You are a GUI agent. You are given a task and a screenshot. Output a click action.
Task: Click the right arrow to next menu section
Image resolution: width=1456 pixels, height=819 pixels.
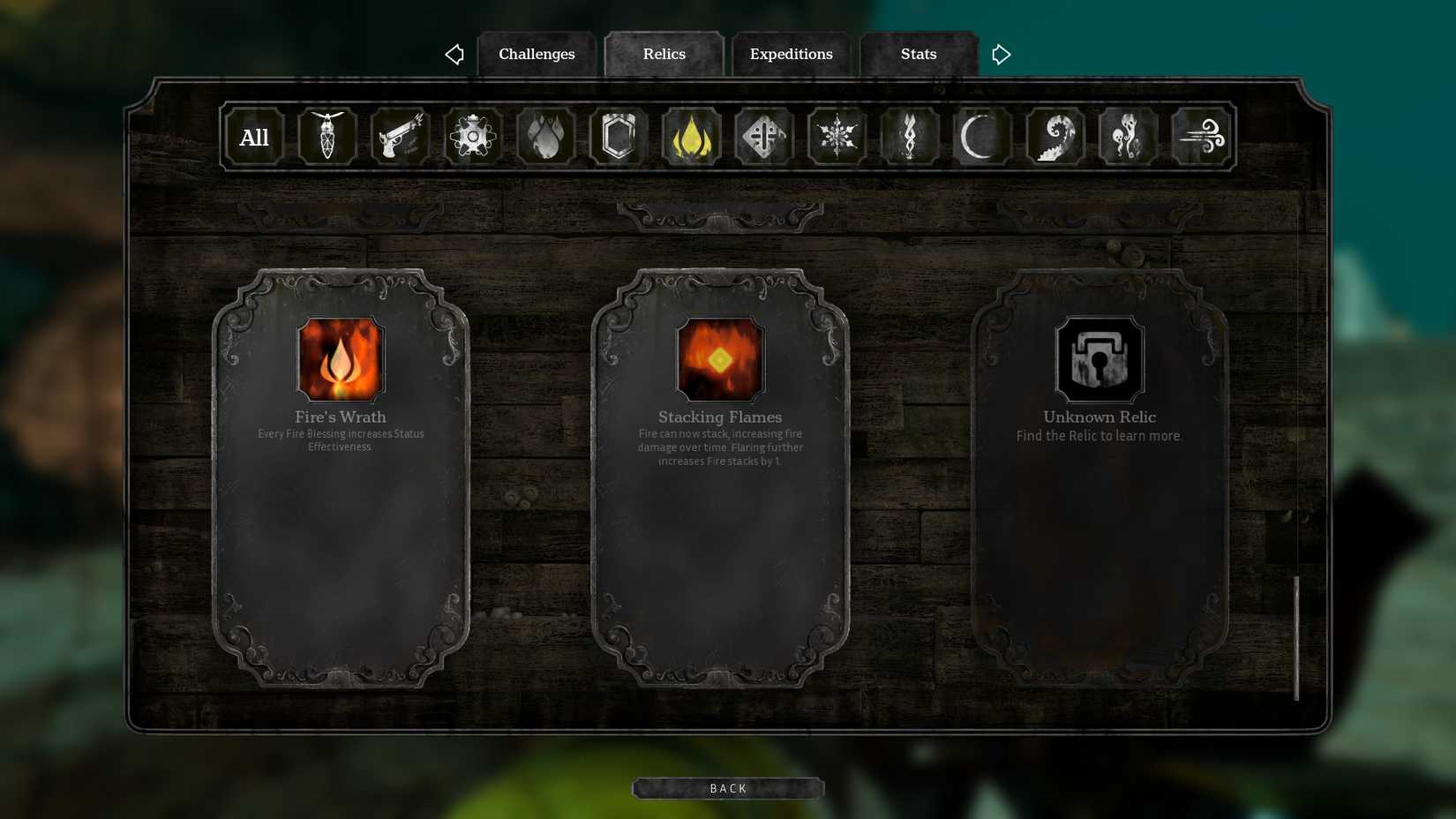point(1001,54)
